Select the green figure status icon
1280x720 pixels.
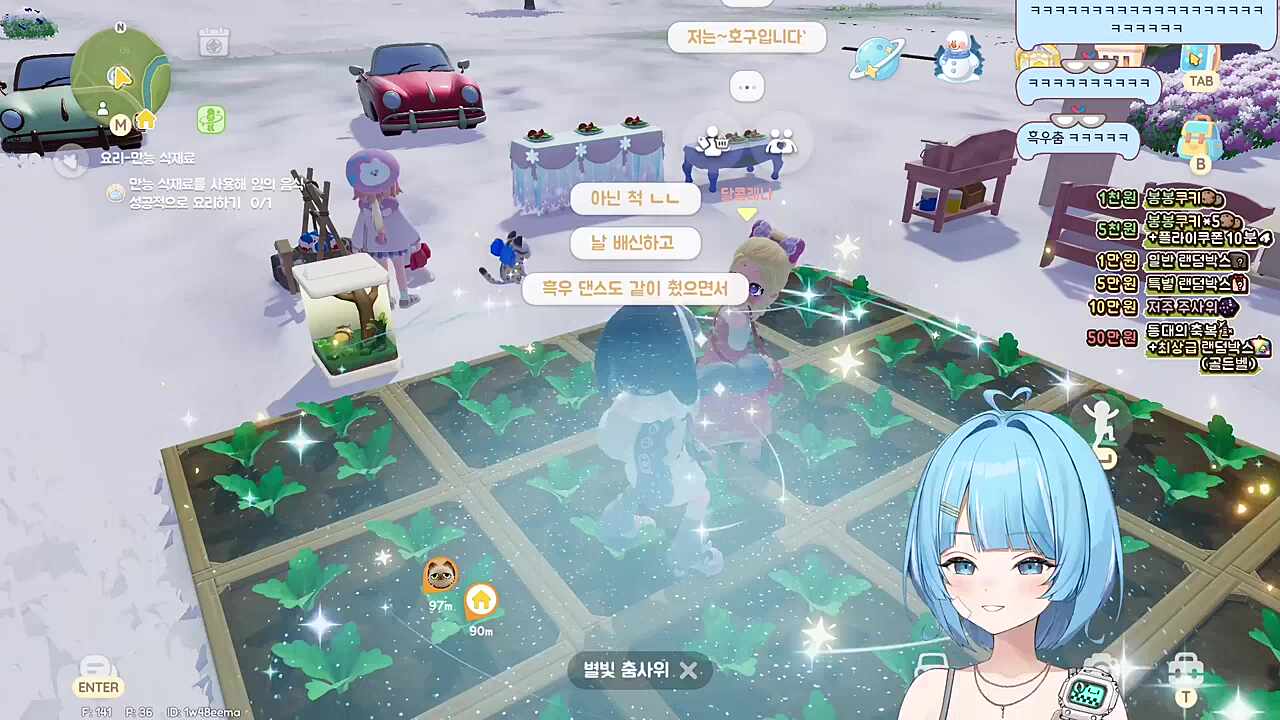click(210, 120)
